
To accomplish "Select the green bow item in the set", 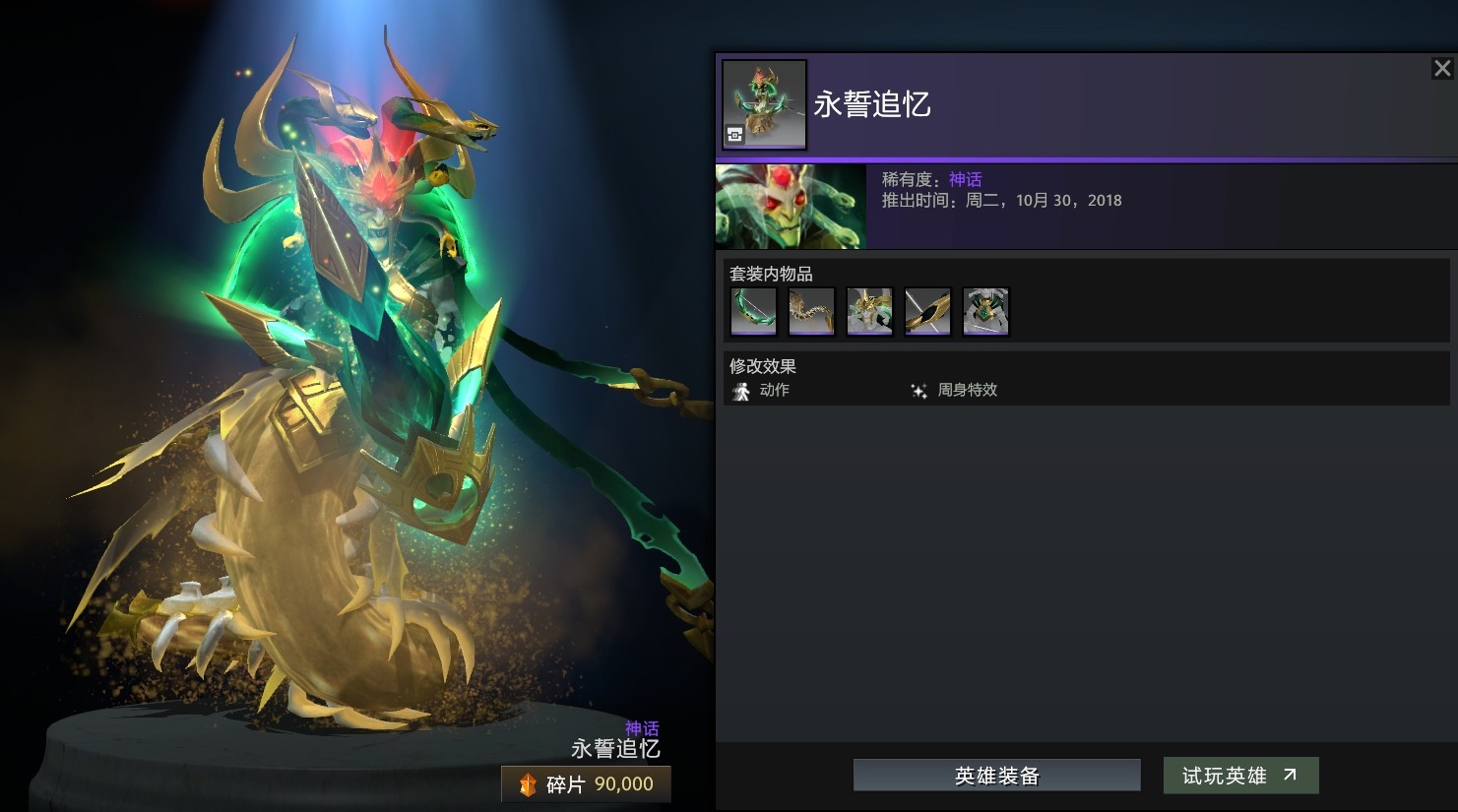I will (754, 312).
